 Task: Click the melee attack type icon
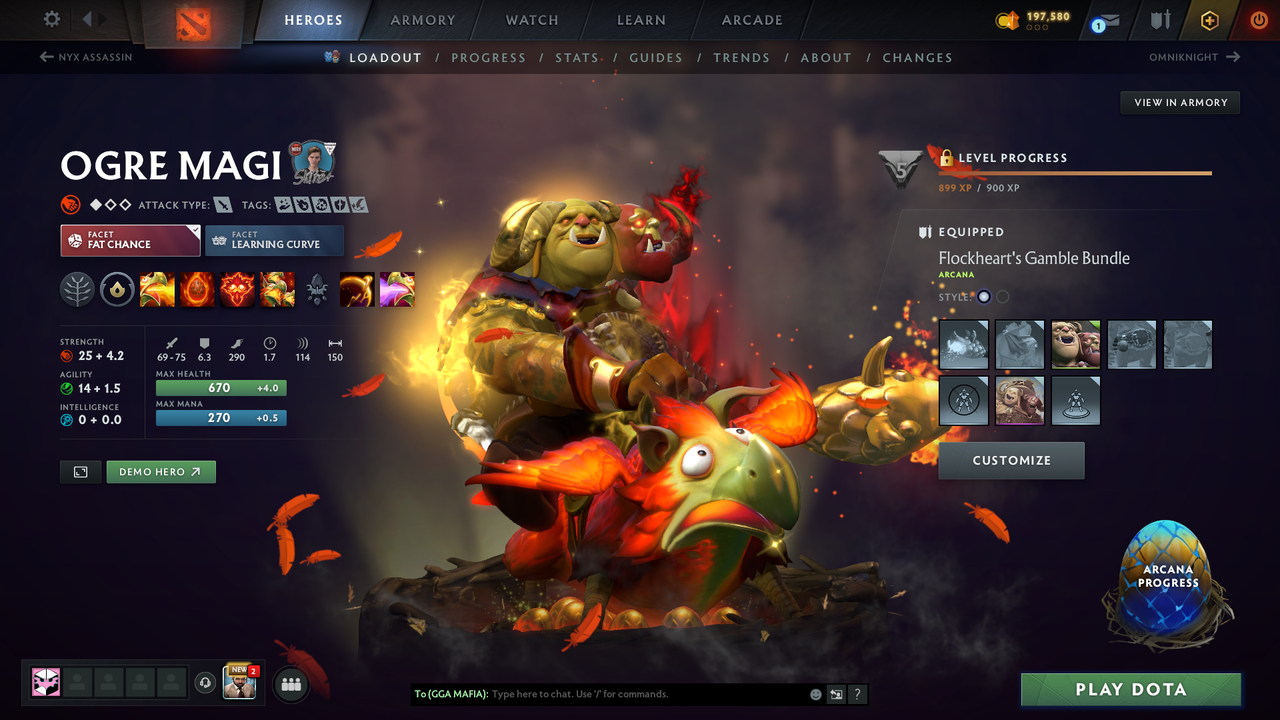224,204
